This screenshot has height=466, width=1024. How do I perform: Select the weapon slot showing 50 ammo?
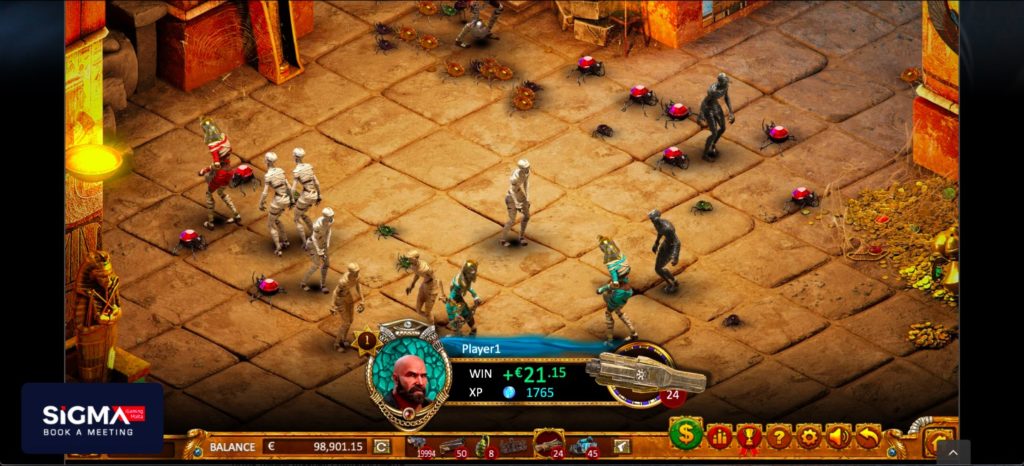tap(452, 445)
